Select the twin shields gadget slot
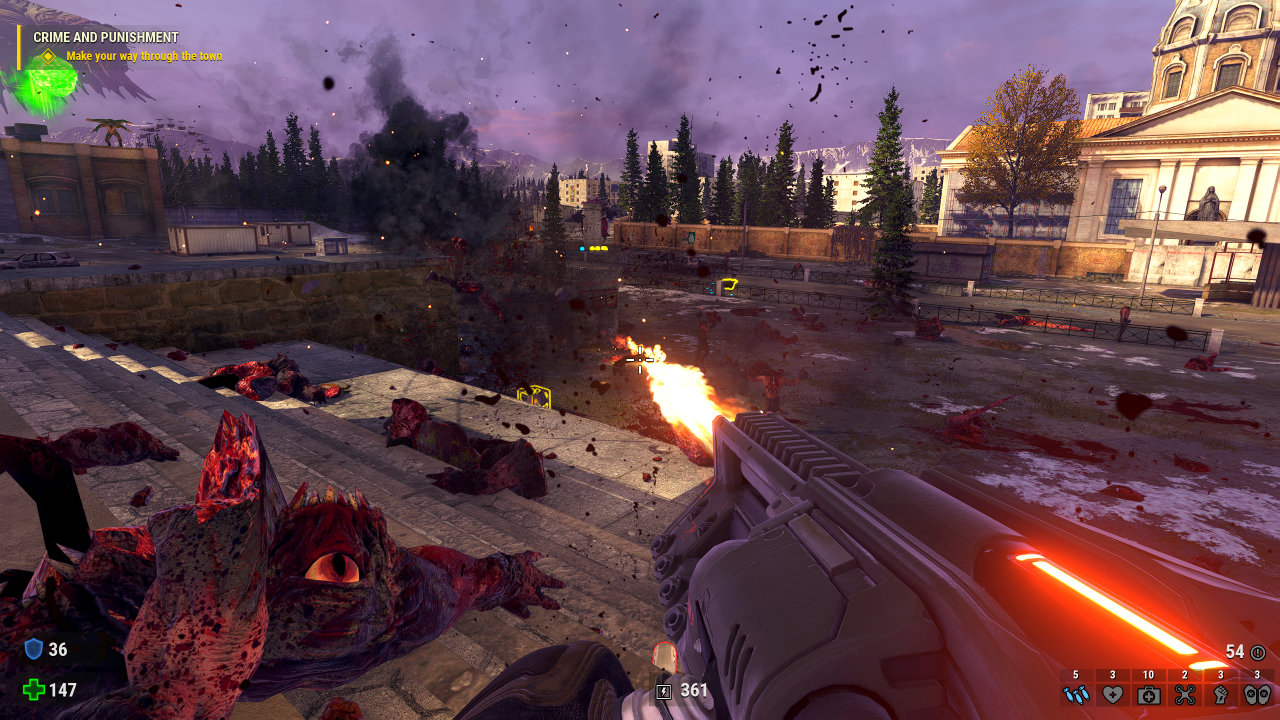The height and width of the screenshot is (720, 1280). pos(1257,694)
